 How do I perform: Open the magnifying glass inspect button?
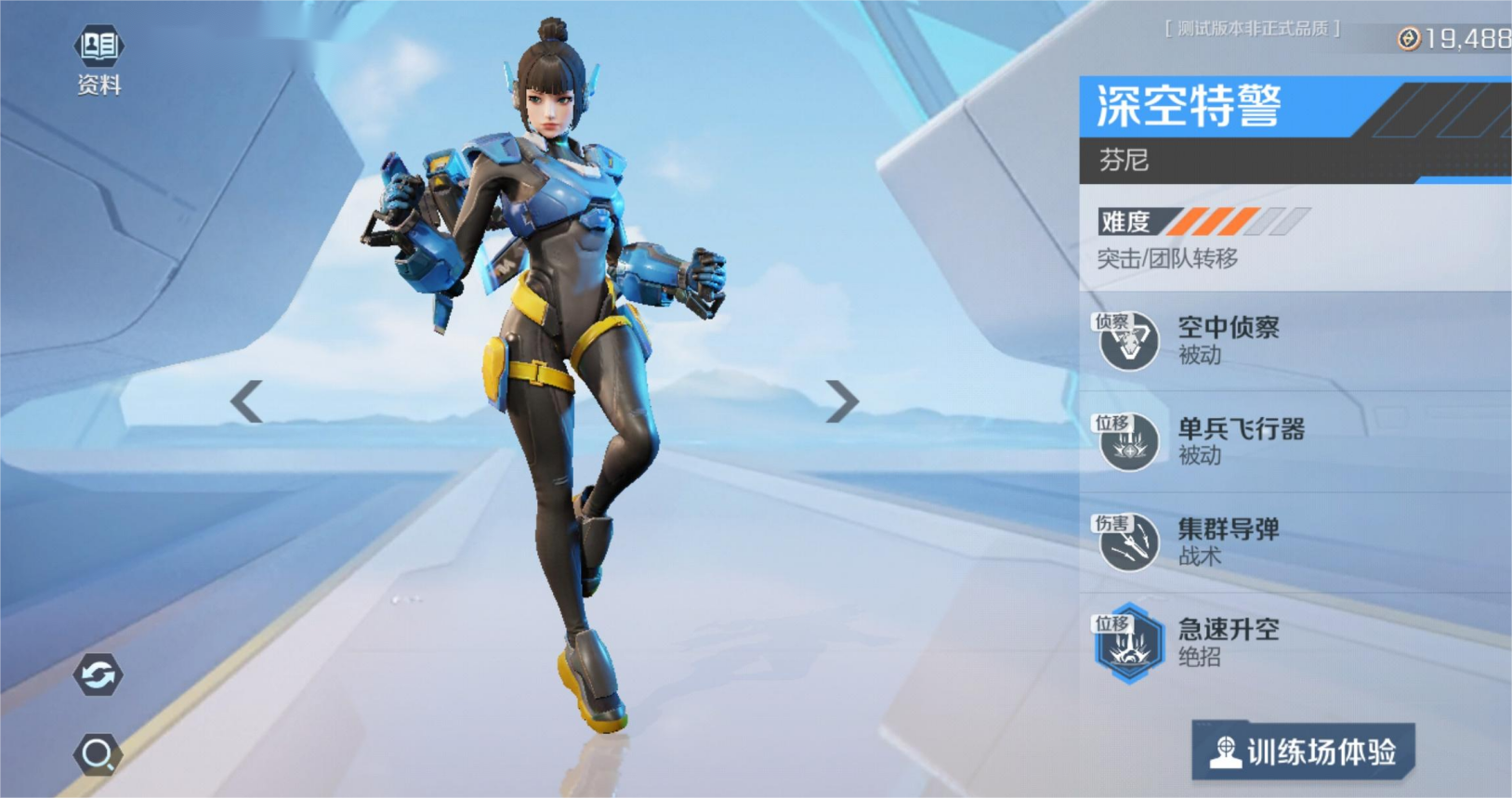coord(99,754)
